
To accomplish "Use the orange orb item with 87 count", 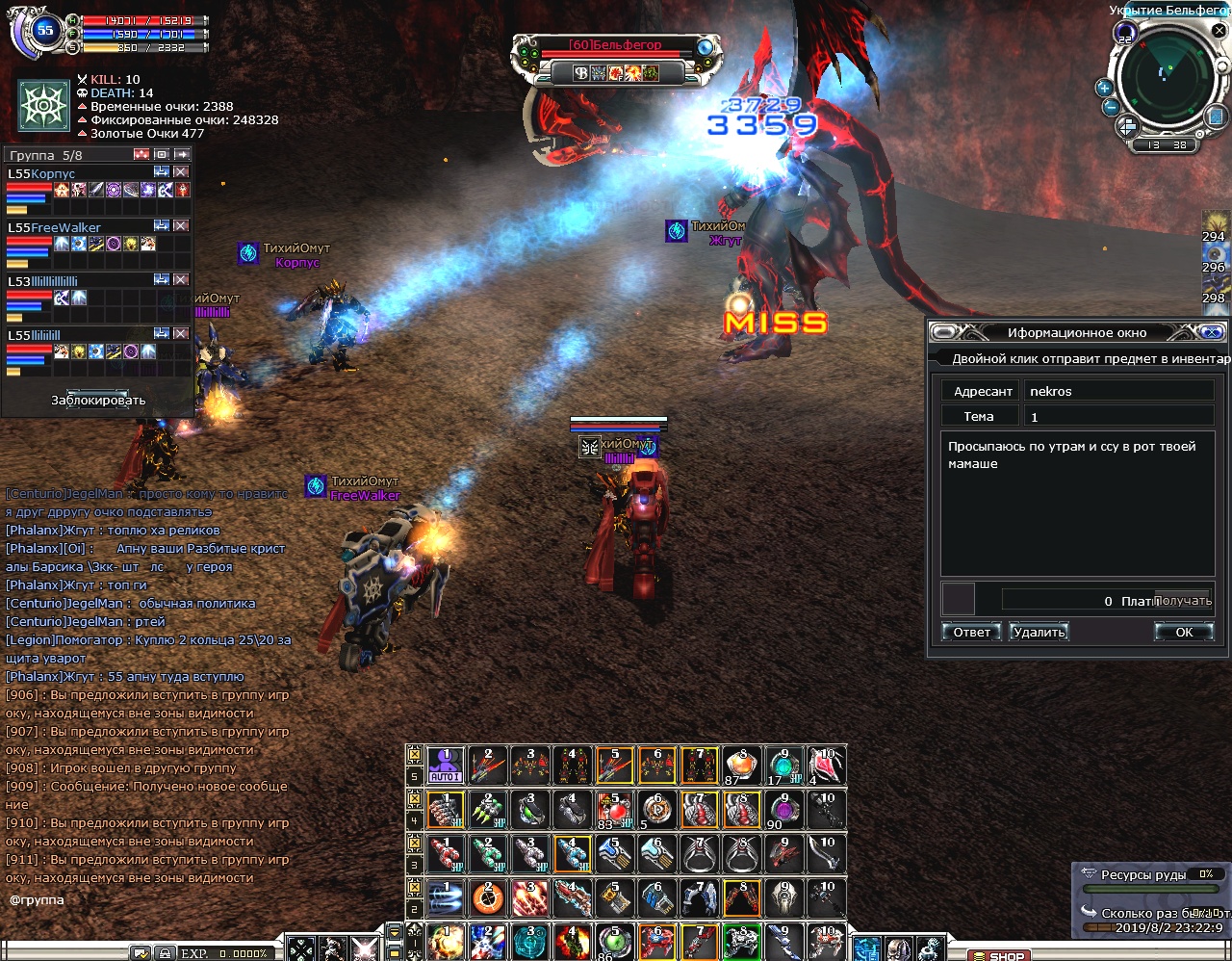I will [742, 766].
